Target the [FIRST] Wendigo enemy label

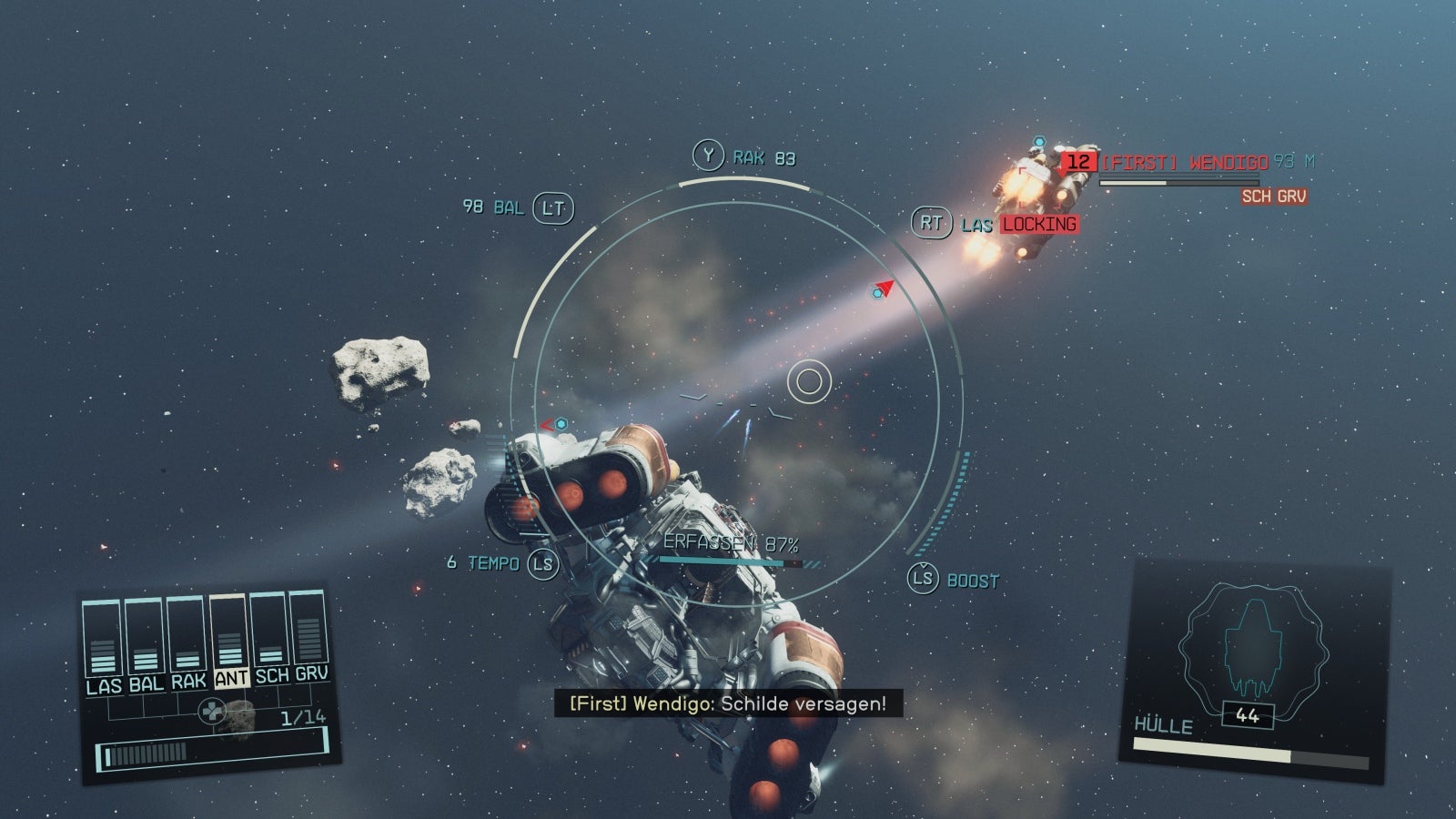point(1182,163)
